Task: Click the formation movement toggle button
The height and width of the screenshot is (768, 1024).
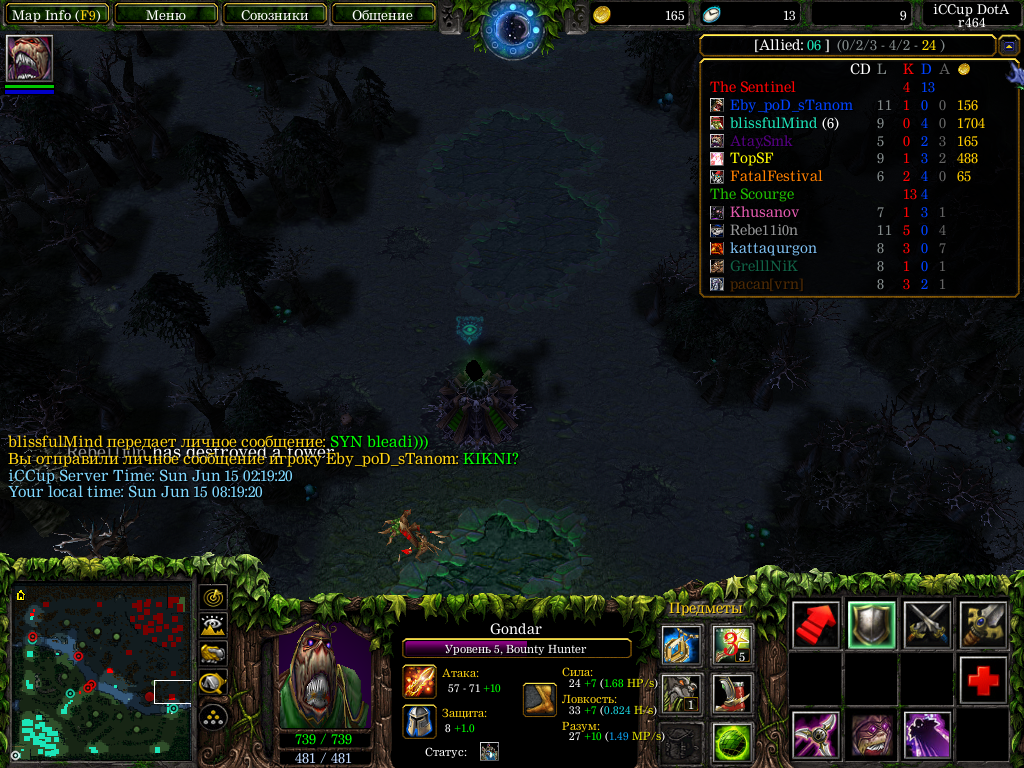Action: pos(213,716)
